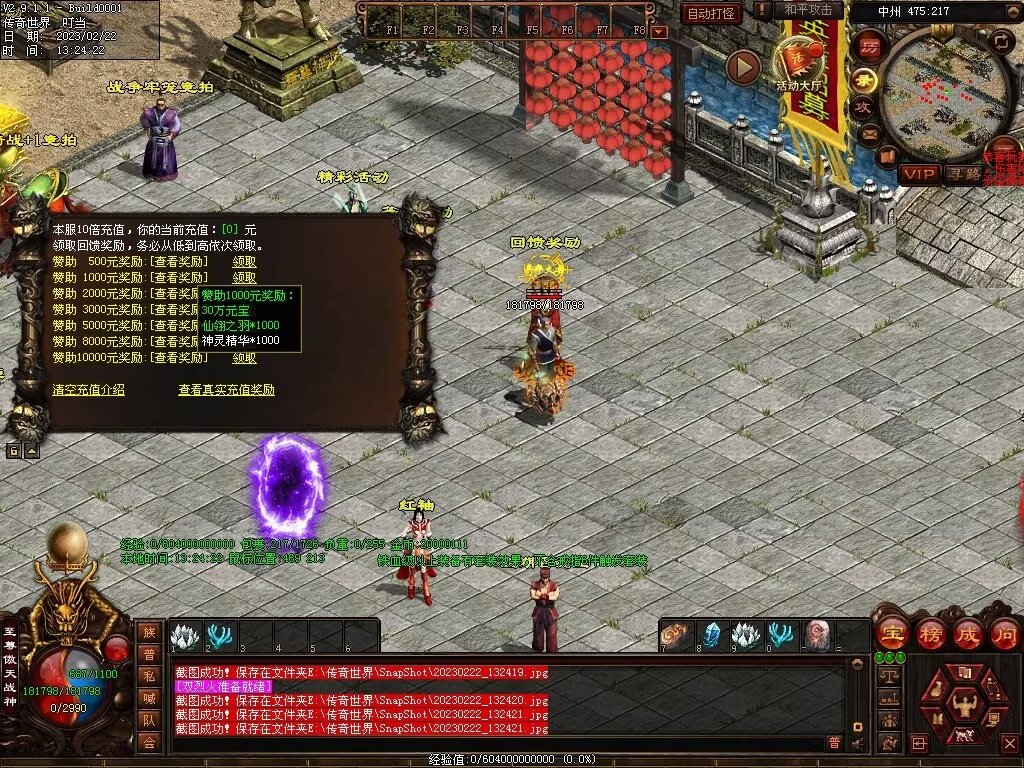Image resolution: width=1024 pixels, height=768 pixels.
Task: Click the round play arrow button
Action: click(x=743, y=67)
